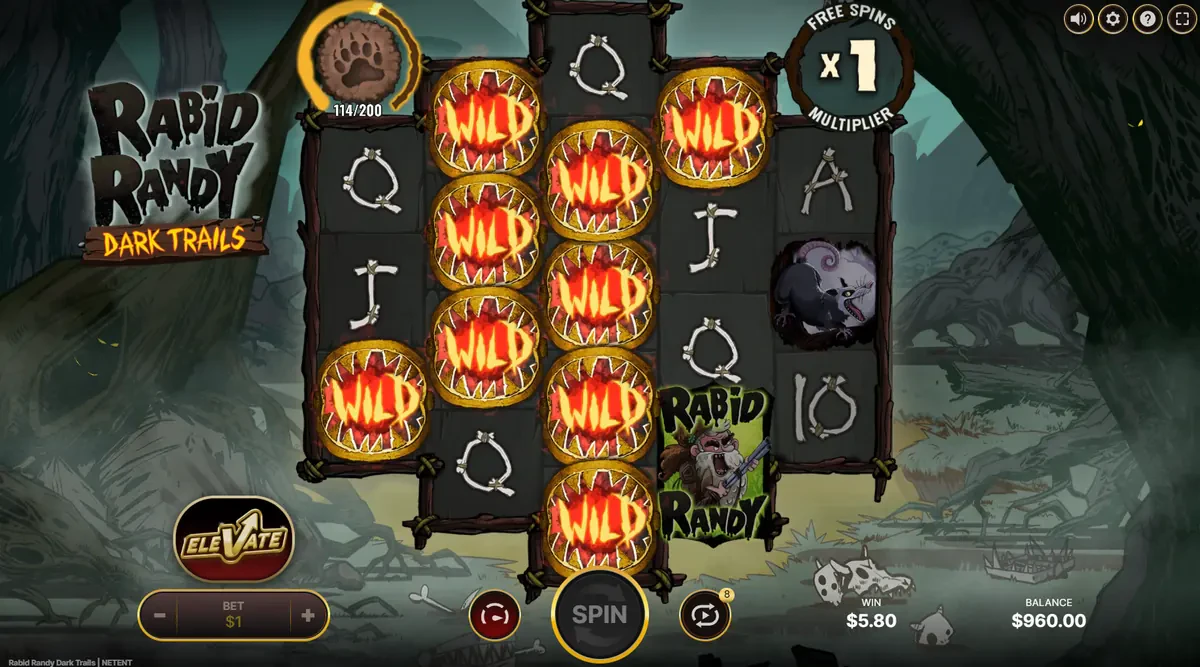Viewport: 1200px width, 667px height.
Task: Toggle the red quick spin button
Action: (x=494, y=615)
